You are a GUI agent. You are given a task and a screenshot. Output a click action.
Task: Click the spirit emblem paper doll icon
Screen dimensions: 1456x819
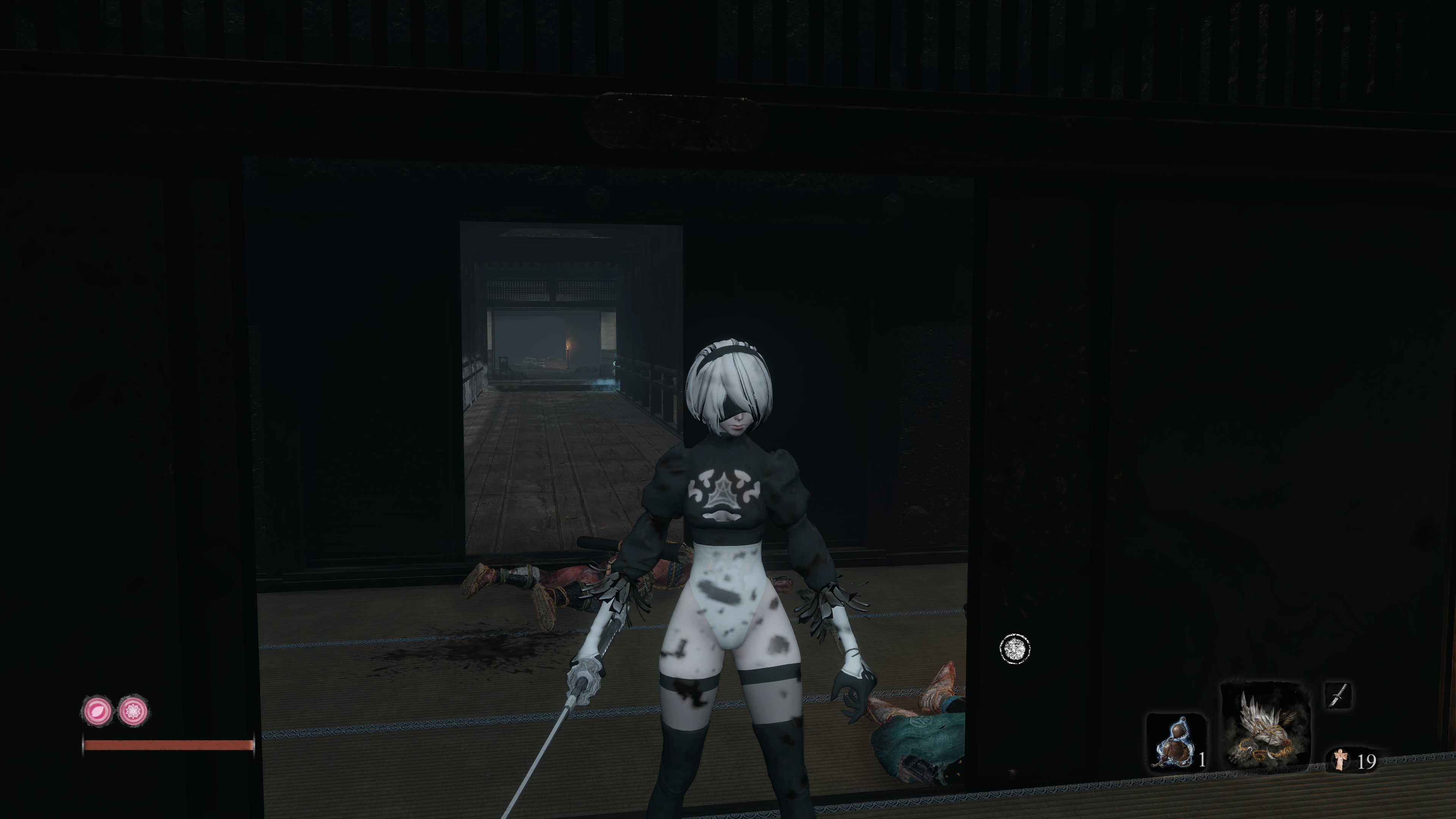point(1340,759)
